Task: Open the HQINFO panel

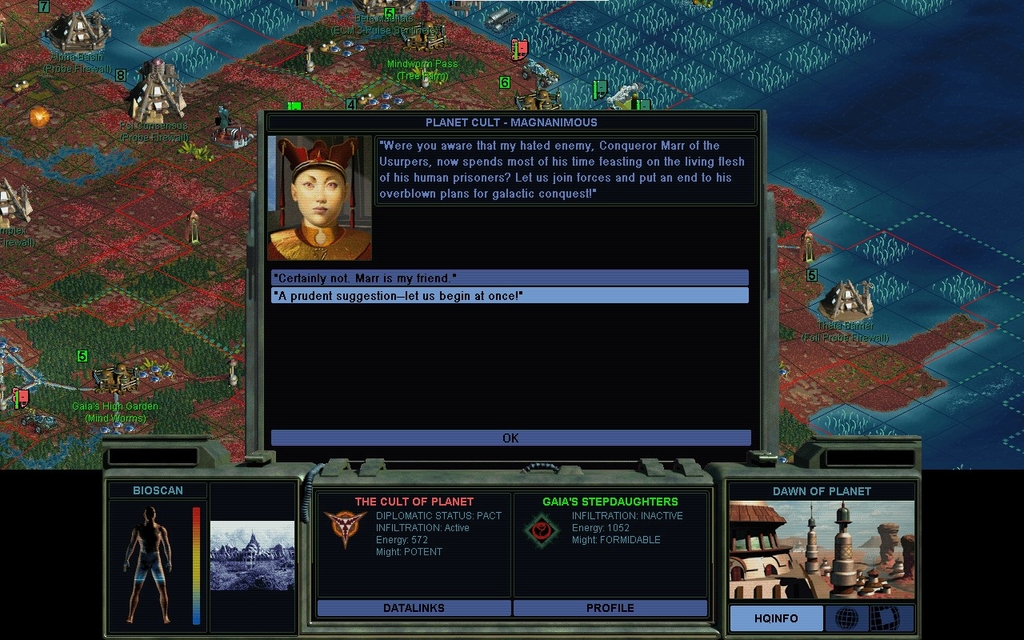Action: point(776,618)
